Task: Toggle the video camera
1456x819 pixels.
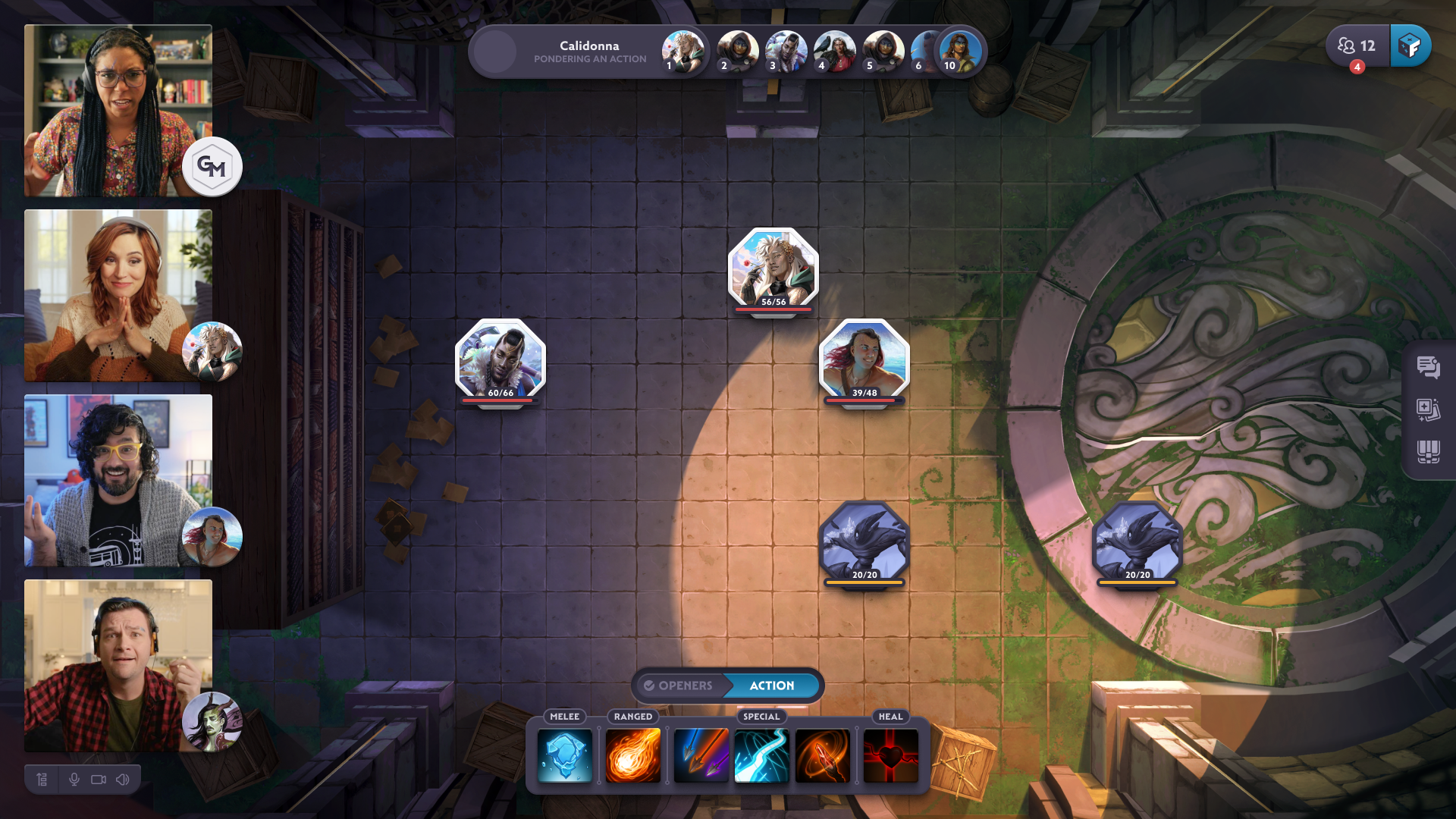Action: pos(99,780)
